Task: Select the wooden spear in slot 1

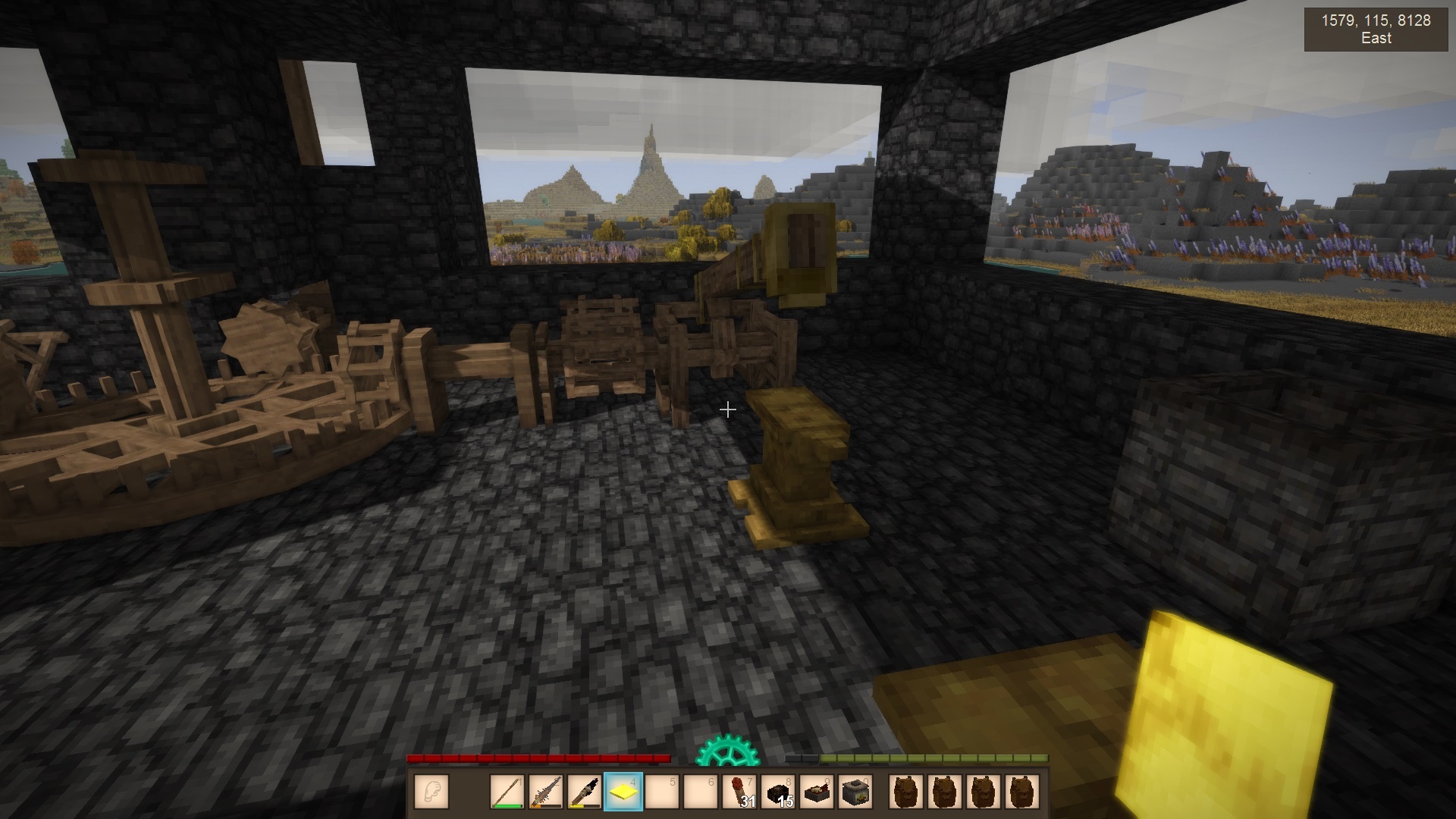Action: pyautogui.click(x=507, y=792)
